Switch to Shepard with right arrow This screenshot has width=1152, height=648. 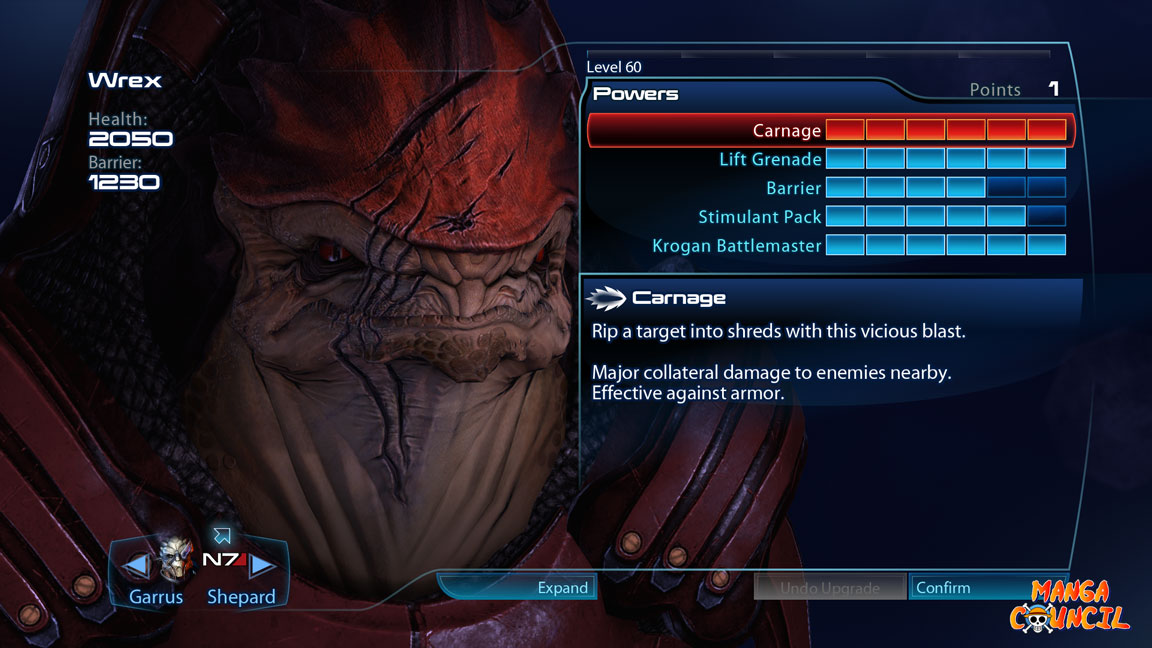pyautogui.click(x=263, y=567)
